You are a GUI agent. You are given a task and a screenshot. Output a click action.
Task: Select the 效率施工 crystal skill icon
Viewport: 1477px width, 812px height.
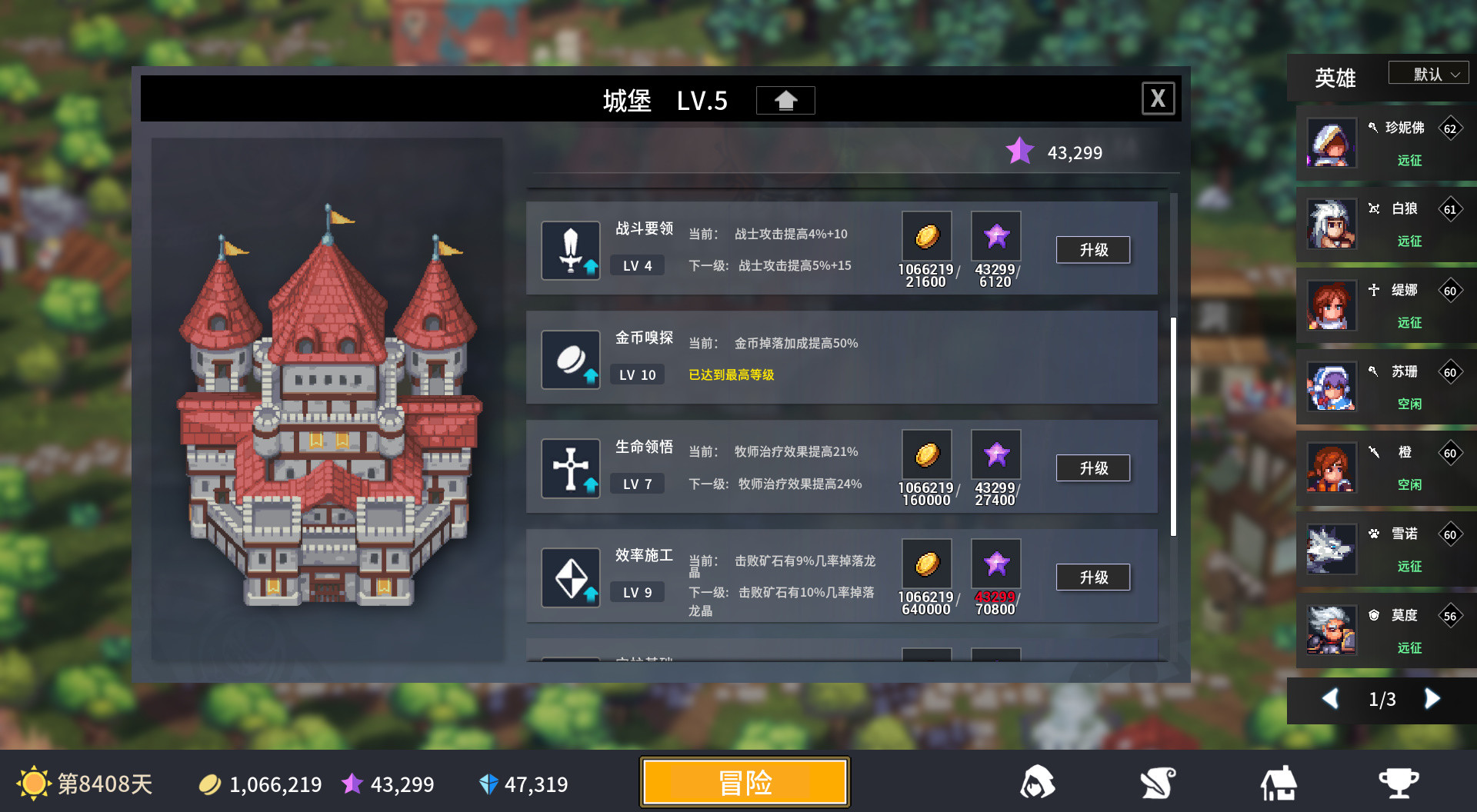[570, 577]
